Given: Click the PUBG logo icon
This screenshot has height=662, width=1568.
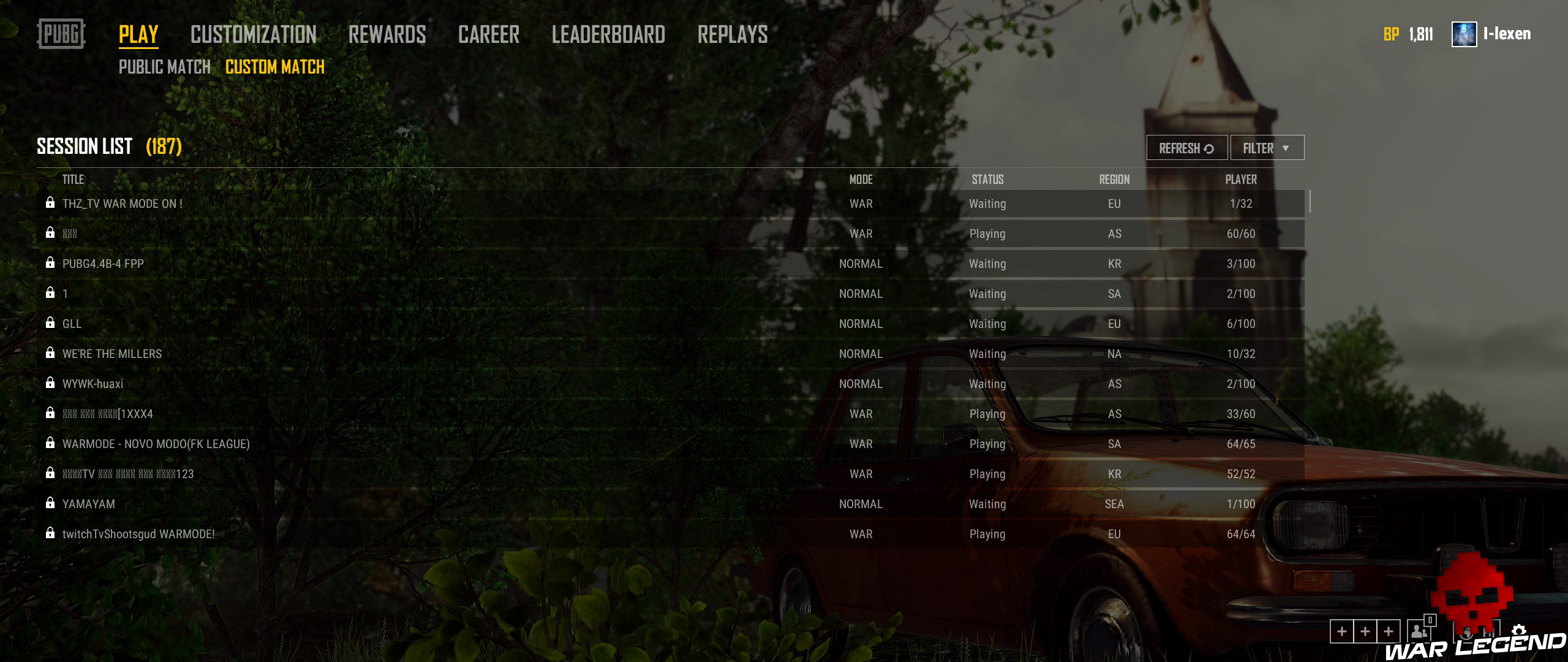Looking at the screenshot, I should tap(61, 34).
